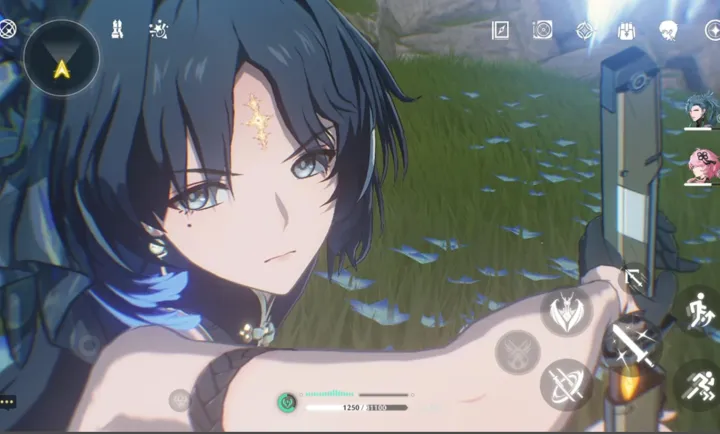The height and width of the screenshot is (434, 720).
Task: Click the twin-figure icon beside the minimap
Action: 116,30
